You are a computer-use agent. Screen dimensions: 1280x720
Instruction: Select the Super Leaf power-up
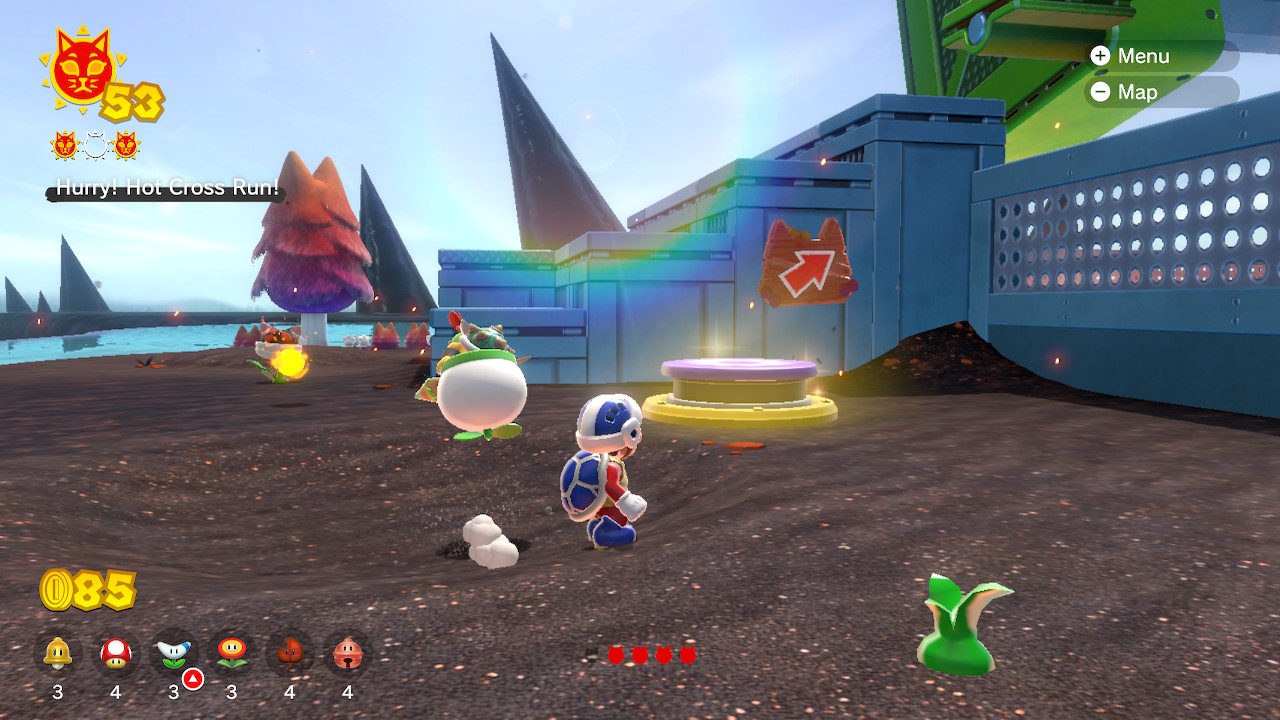coord(290,653)
